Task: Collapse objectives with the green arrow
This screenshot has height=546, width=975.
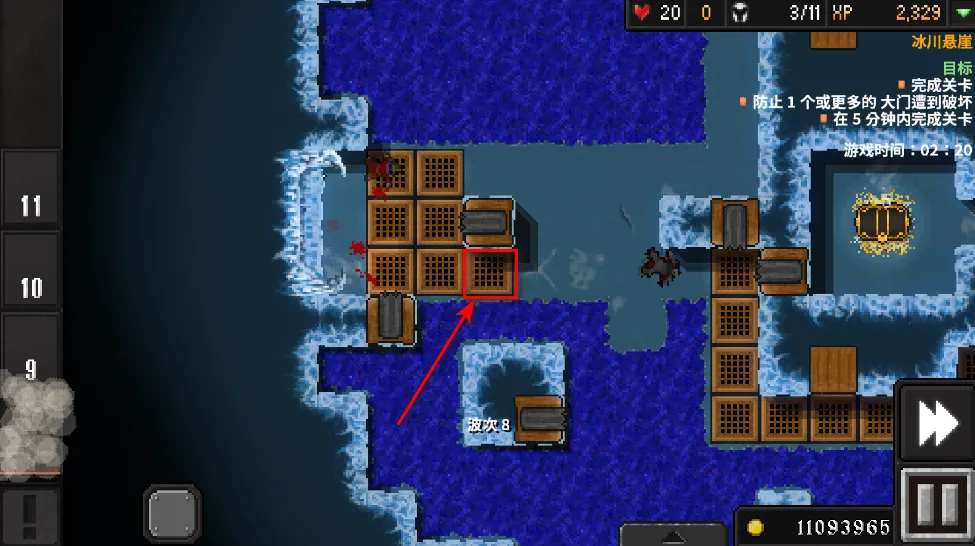Action: tap(961, 13)
